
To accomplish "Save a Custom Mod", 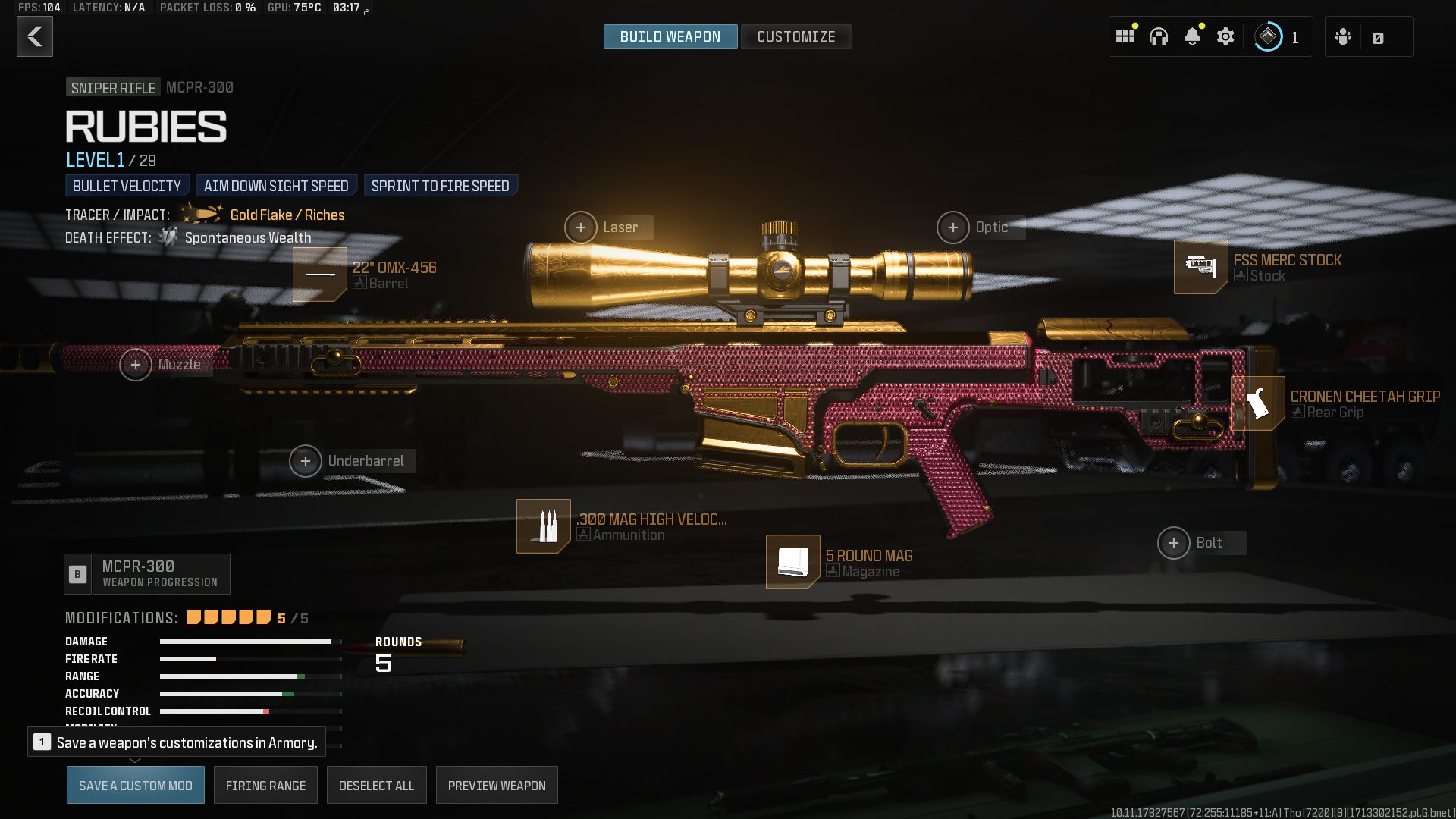I will click(x=136, y=786).
